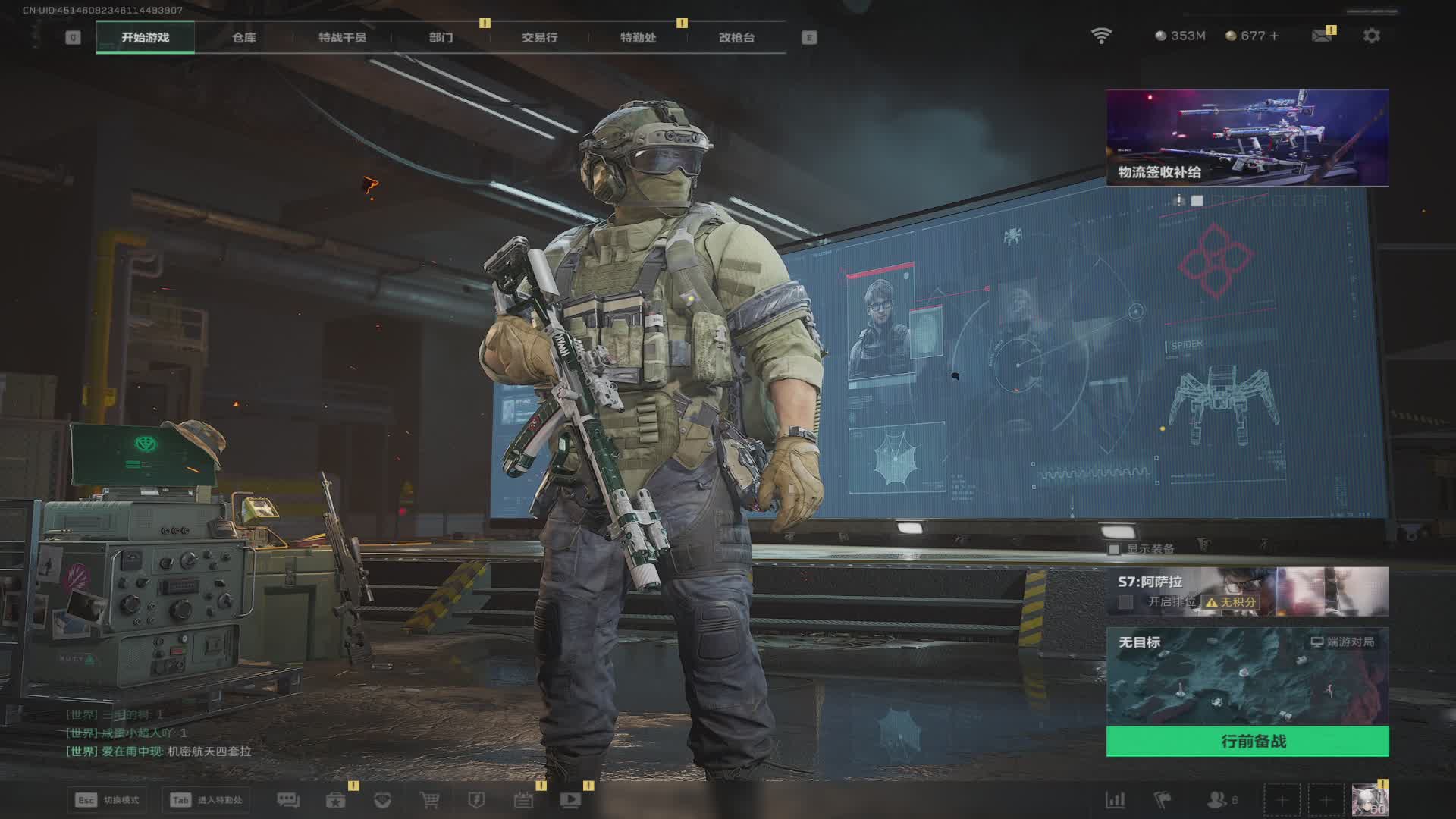Go to the 部门 department tab
The height and width of the screenshot is (819, 1456).
click(x=441, y=37)
